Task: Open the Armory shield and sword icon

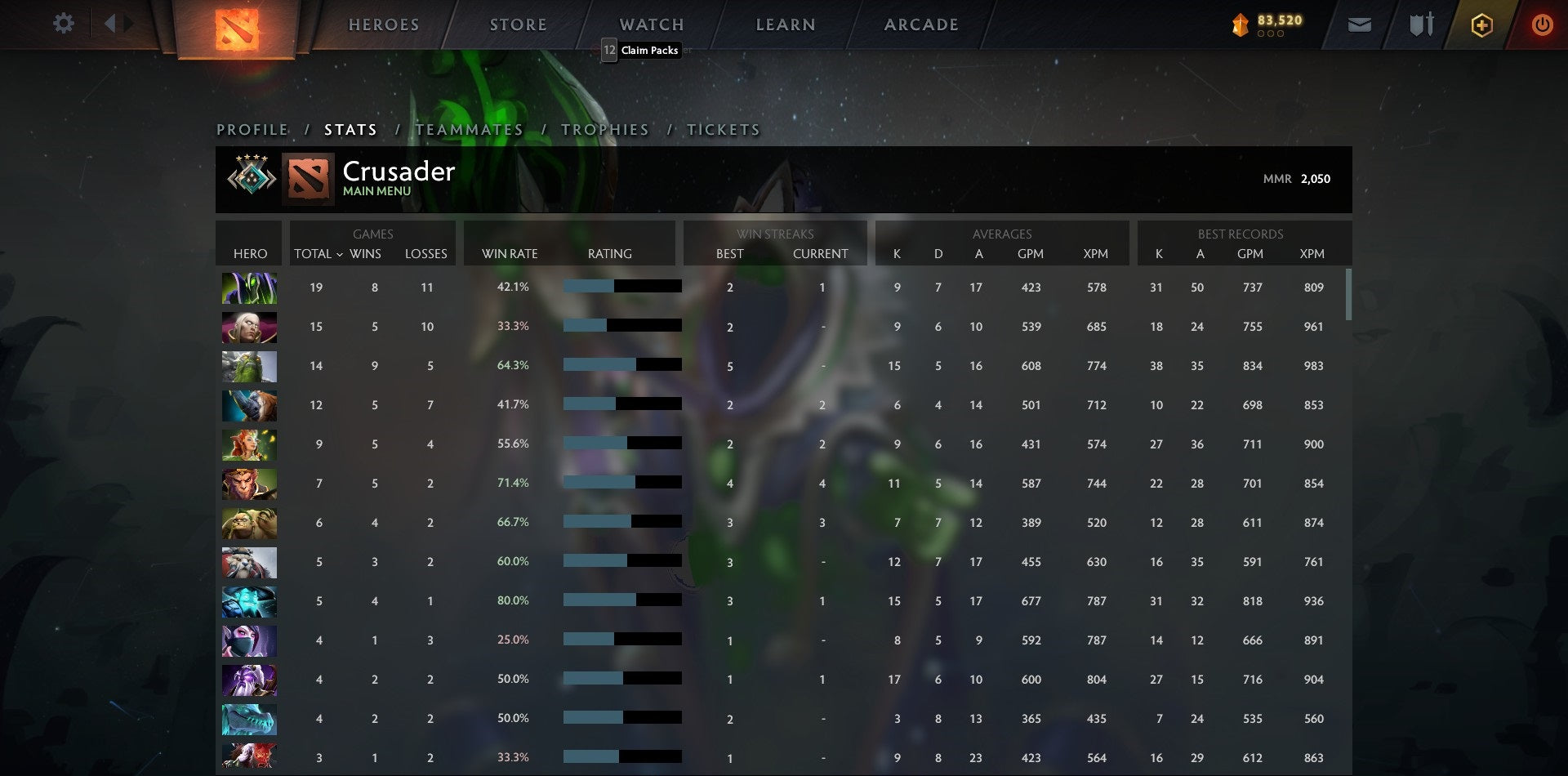Action: click(1421, 25)
